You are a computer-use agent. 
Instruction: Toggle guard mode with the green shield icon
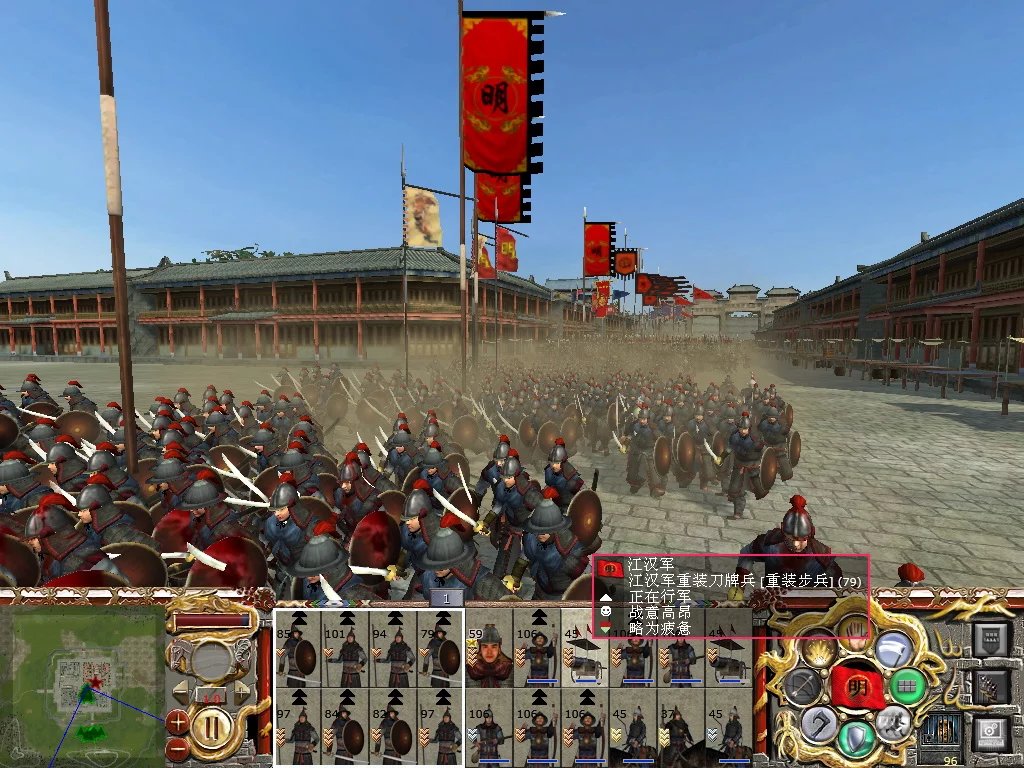(x=855, y=739)
